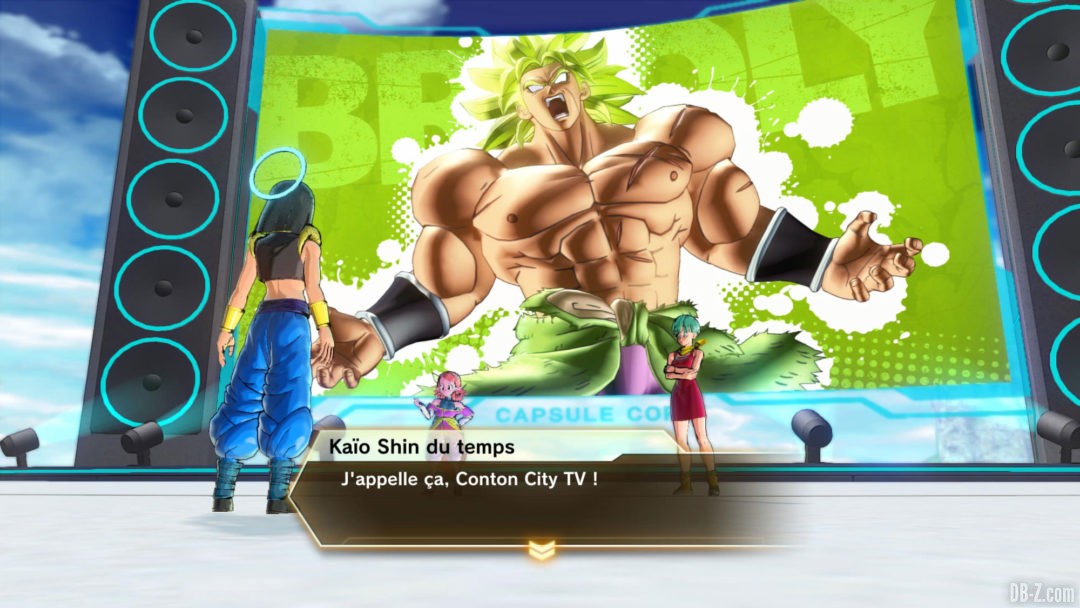Viewport: 1080px width, 608px height.
Task: Advance dialogue using the gold chevron arrow
Action: (x=541, y=549)
